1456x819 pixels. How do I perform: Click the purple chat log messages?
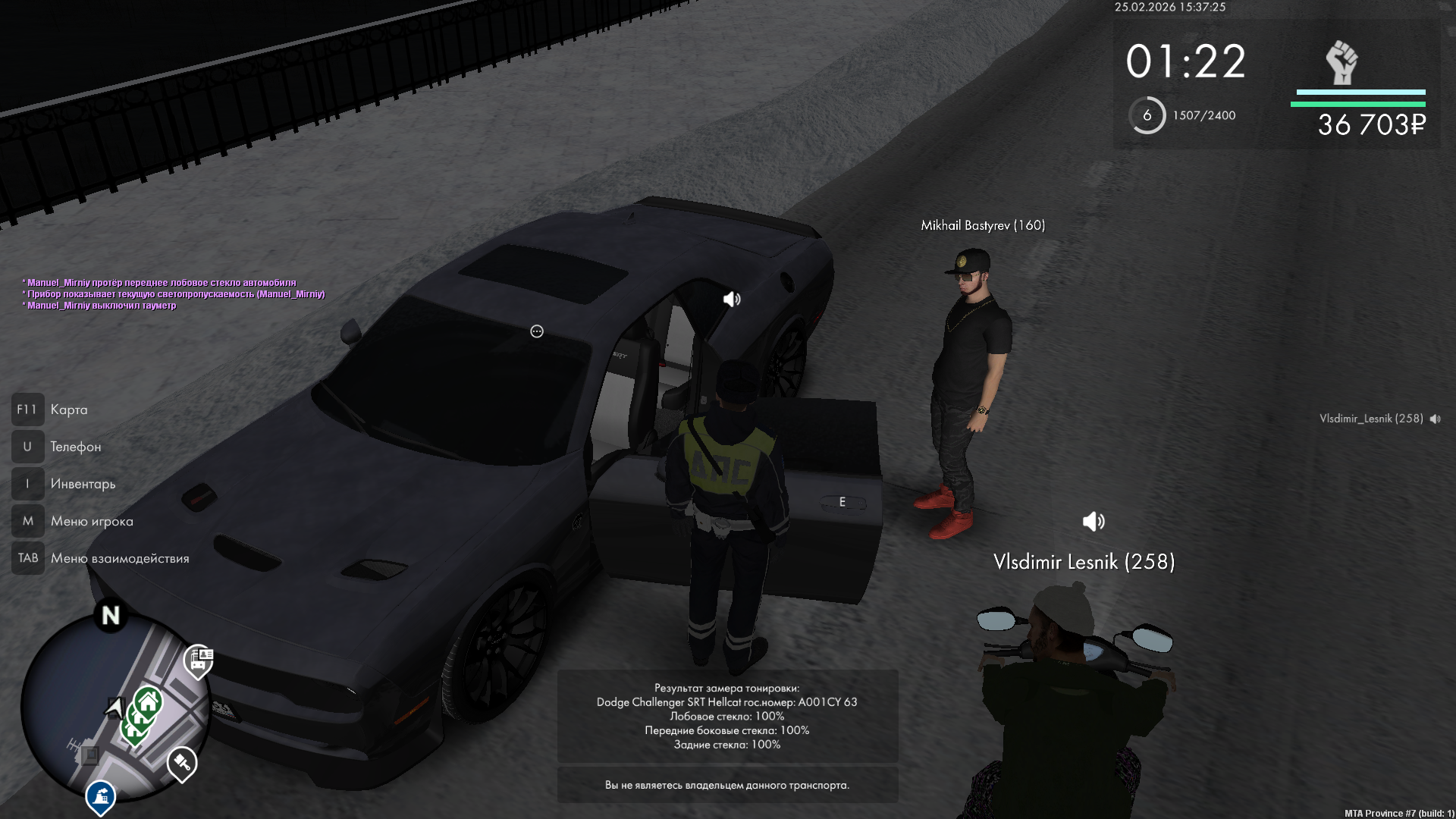174,294
